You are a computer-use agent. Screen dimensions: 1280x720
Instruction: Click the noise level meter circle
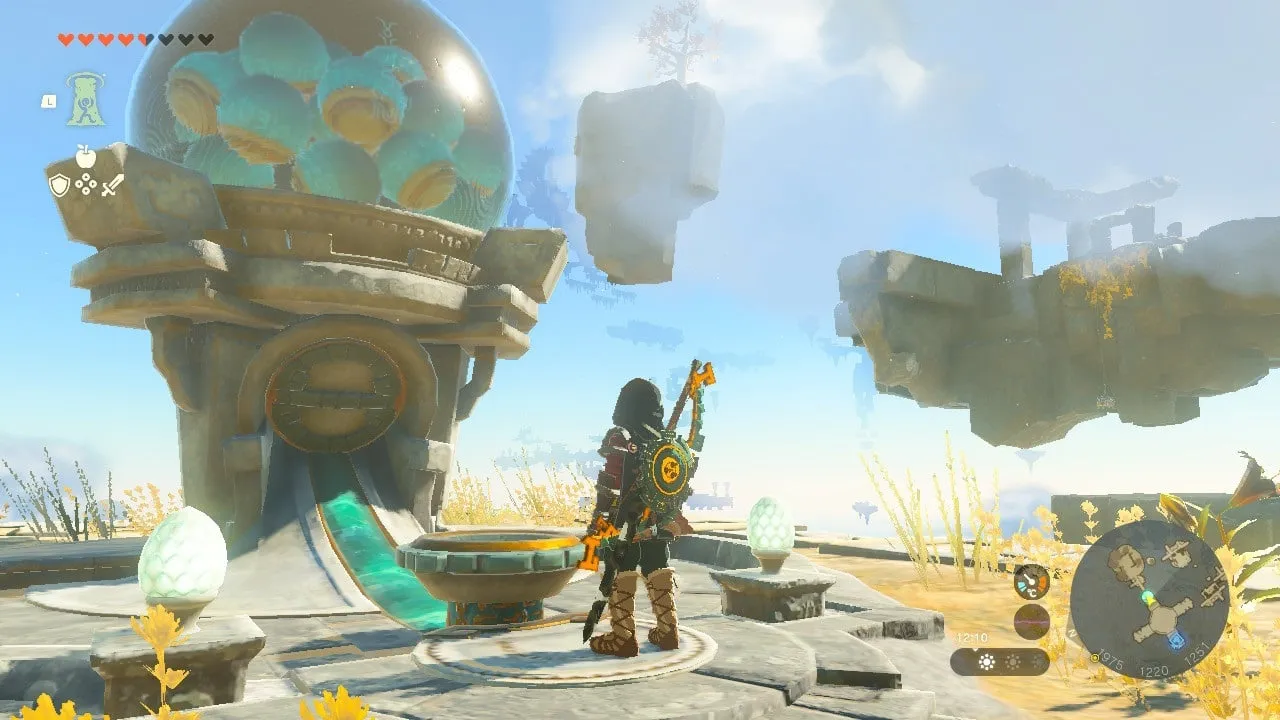(1031, 622)
